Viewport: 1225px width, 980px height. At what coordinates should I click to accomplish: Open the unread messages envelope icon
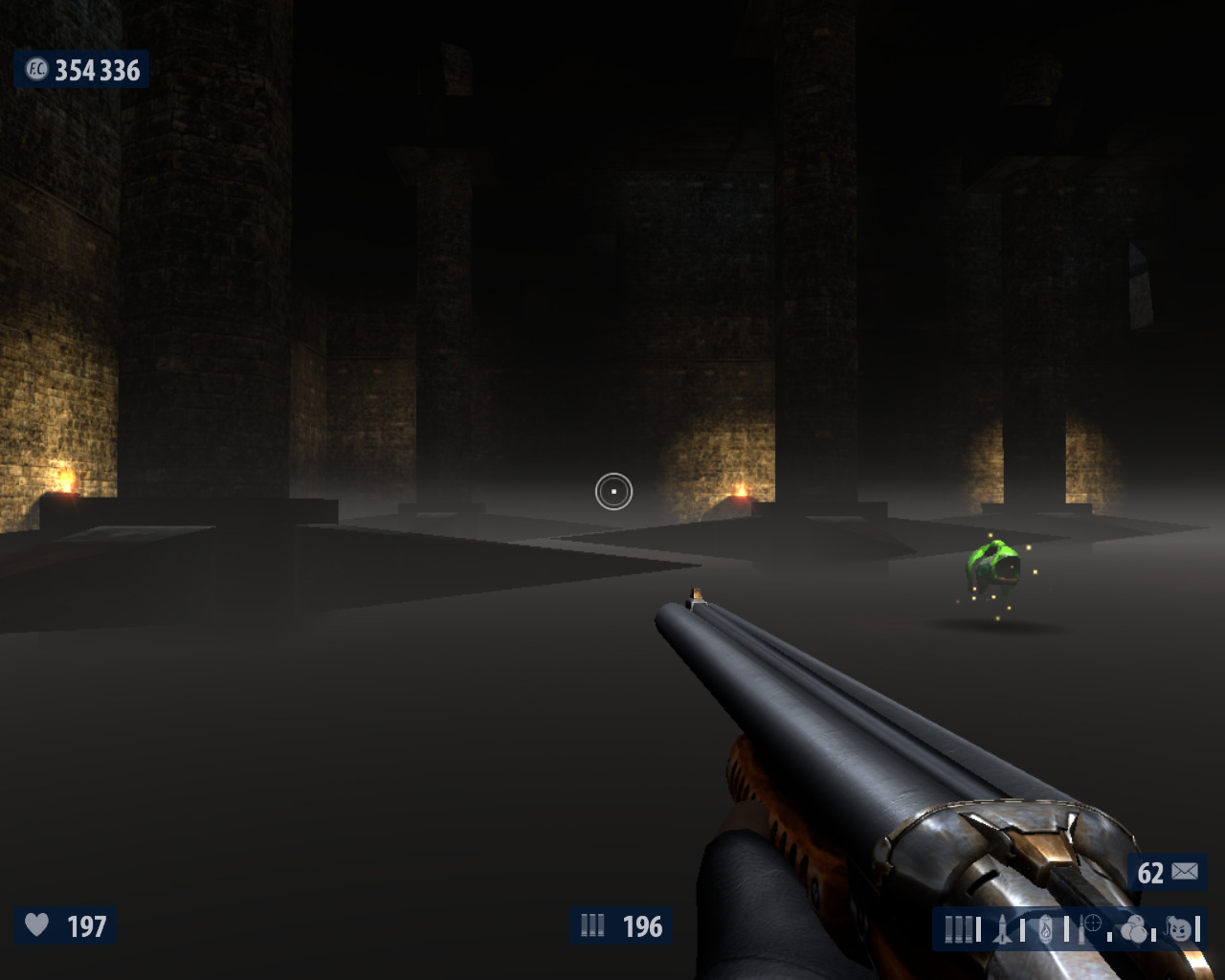pos(1185,872)
